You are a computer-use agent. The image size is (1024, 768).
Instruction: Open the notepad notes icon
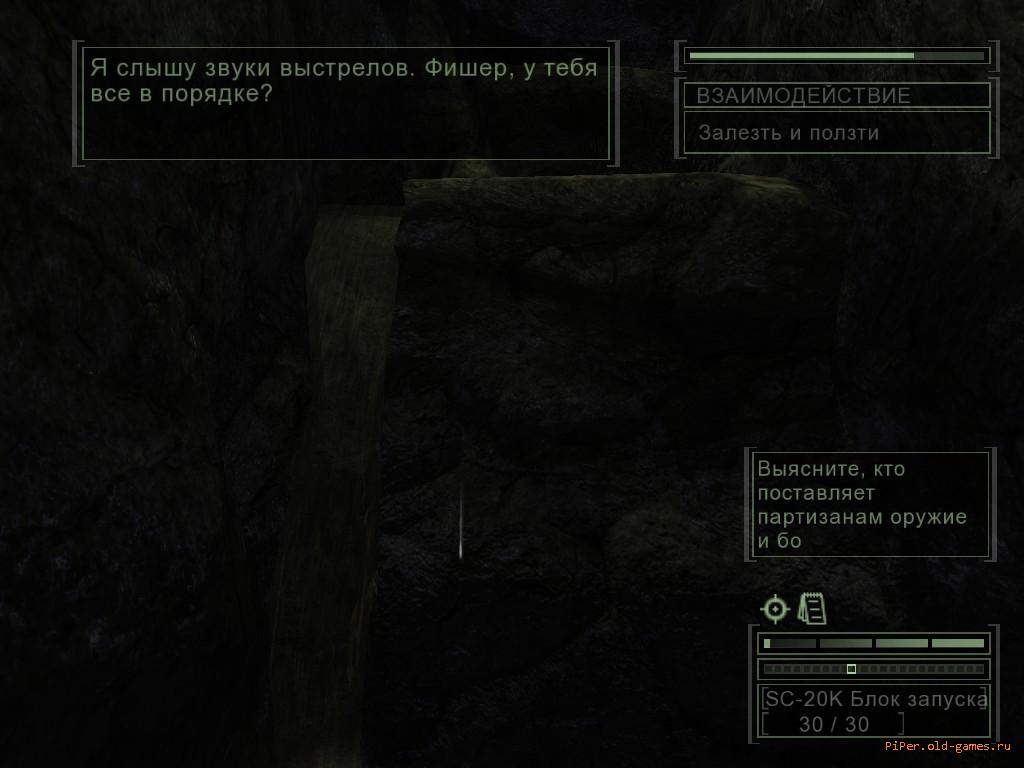(812, 608)
